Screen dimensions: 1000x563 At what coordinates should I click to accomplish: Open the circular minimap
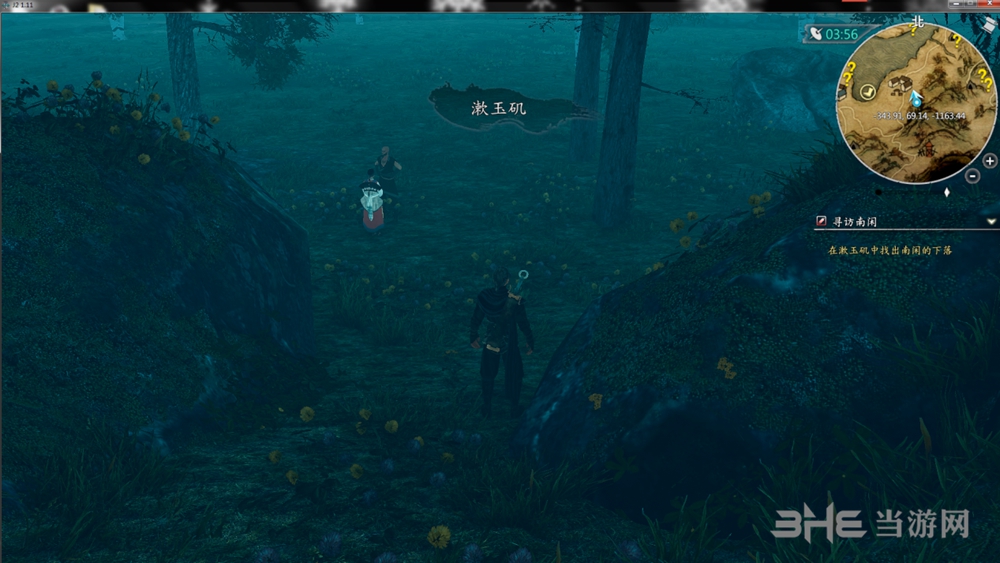point(910,98)
